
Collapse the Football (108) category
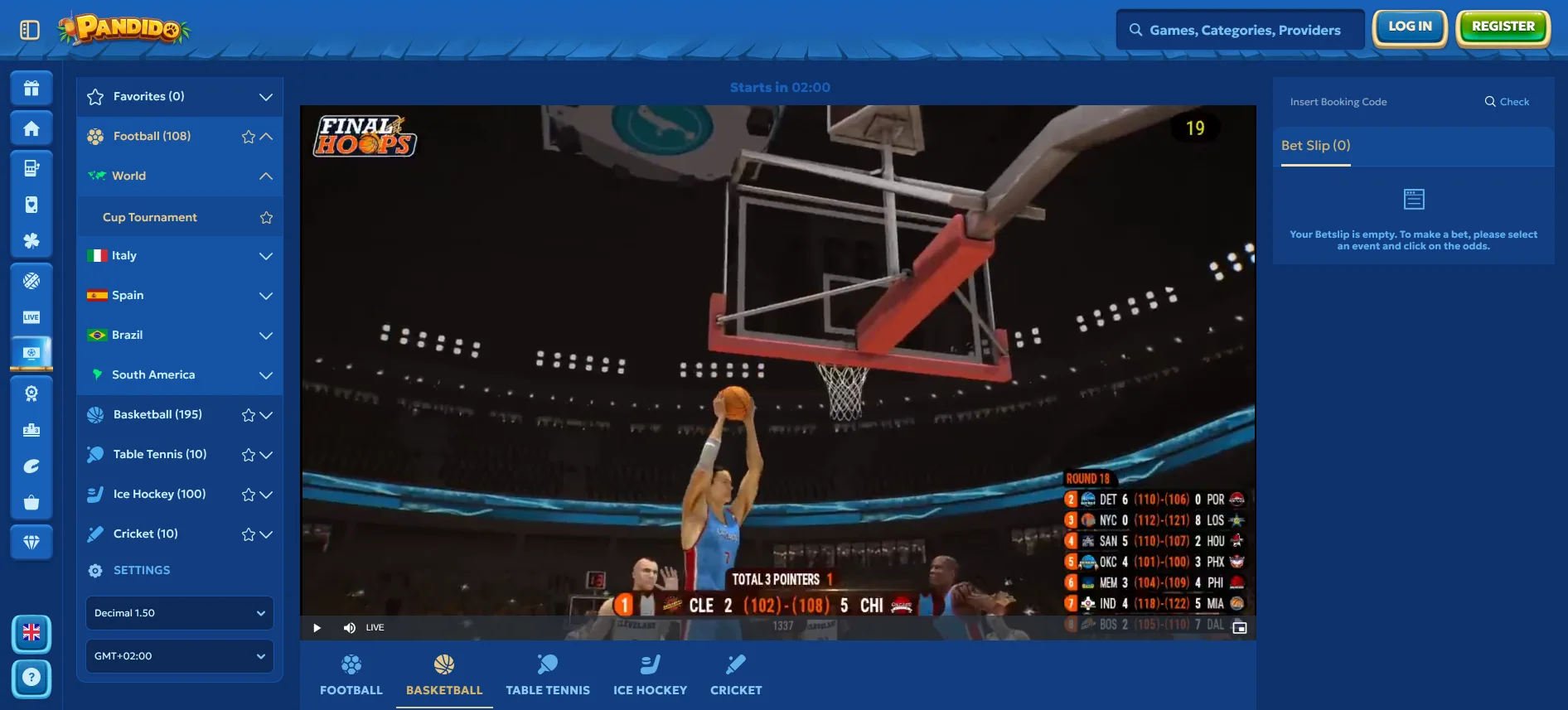(x=266, y=137)
